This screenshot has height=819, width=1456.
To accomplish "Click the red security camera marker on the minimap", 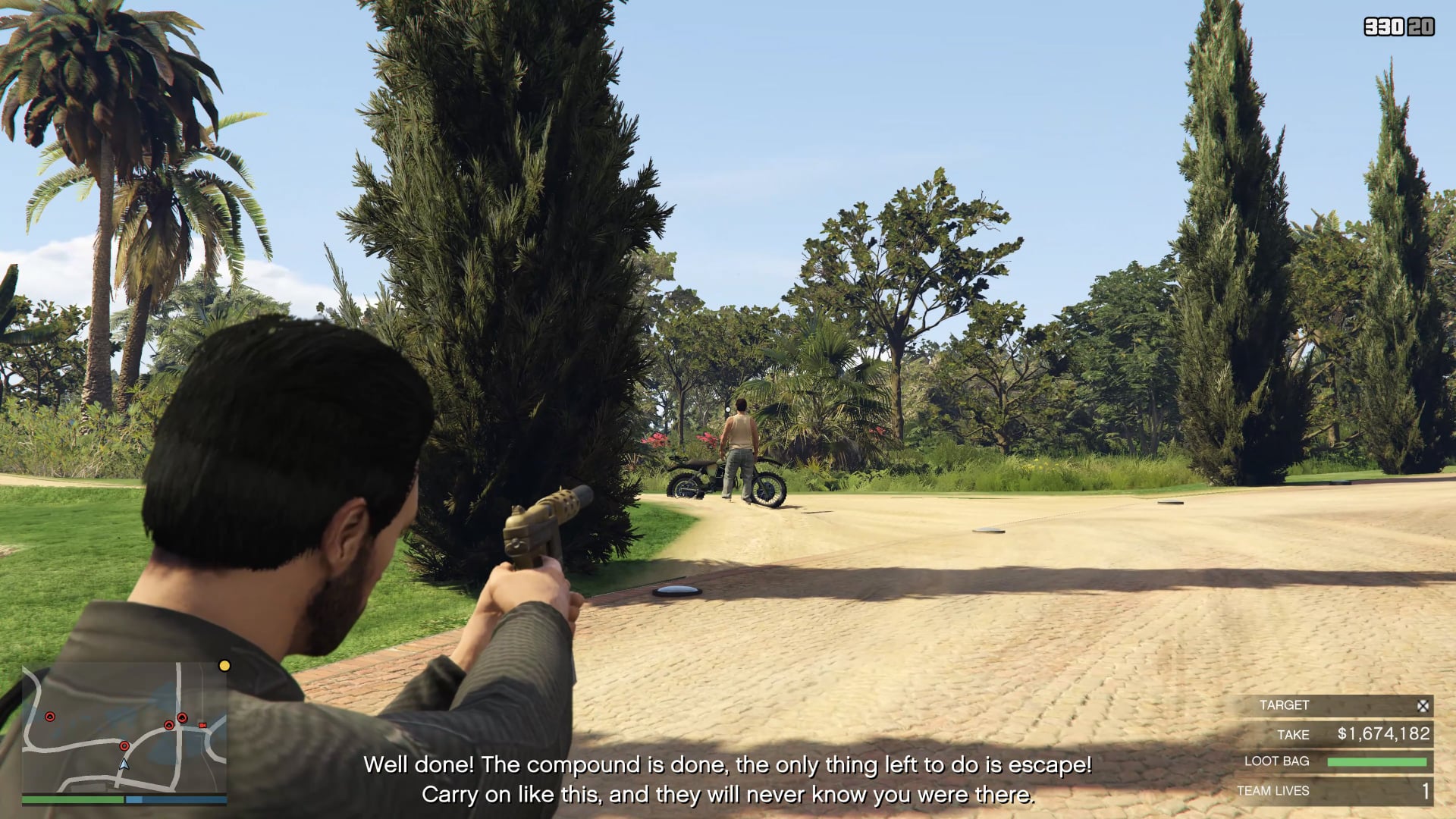I will (202, 726).
